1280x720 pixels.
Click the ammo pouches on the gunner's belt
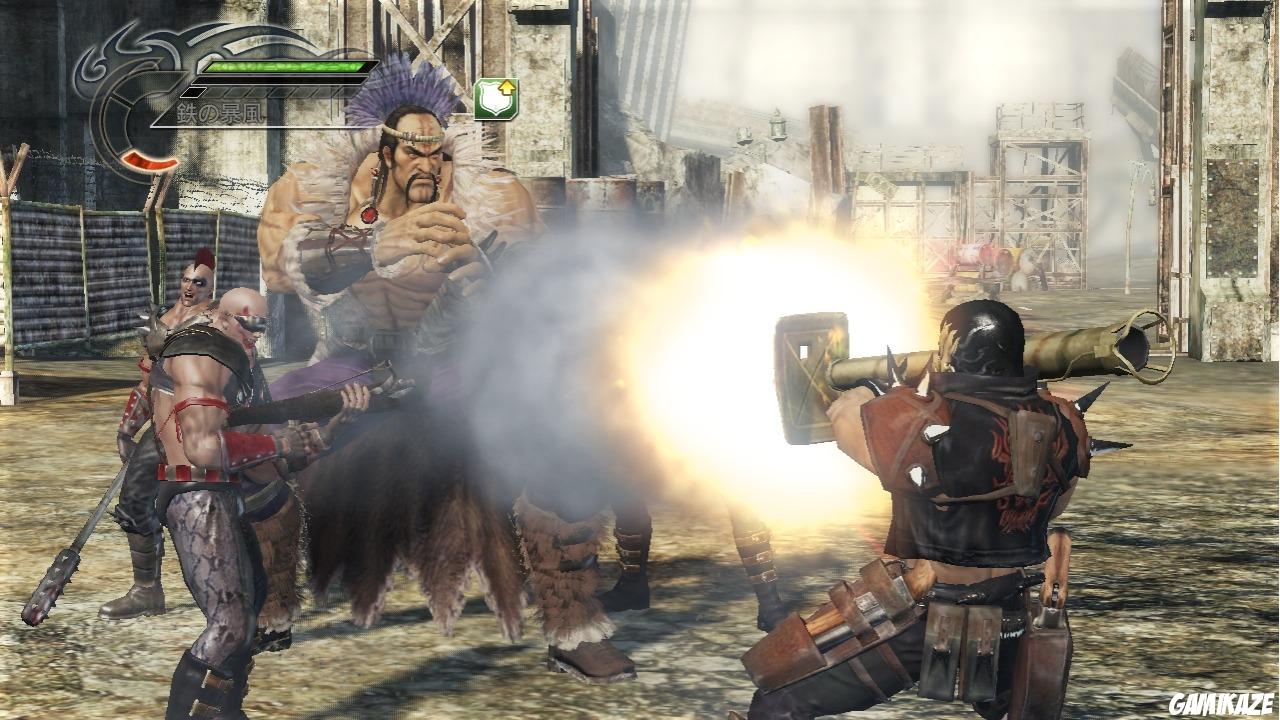pos(960,640)
